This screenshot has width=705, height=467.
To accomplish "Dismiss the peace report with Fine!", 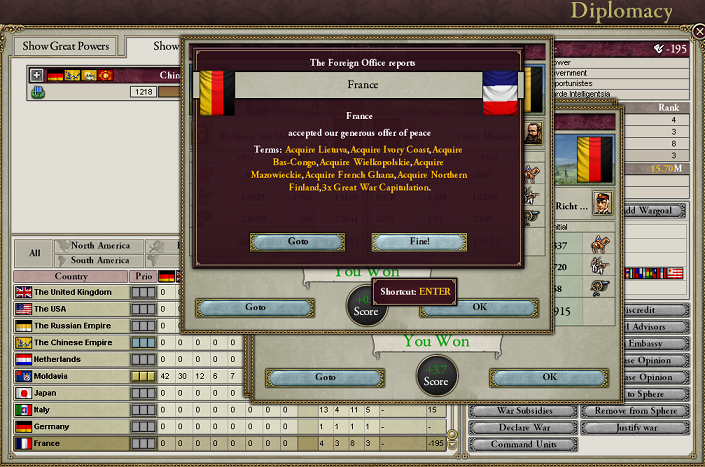I will pyautogui.click(x=417, y=242).
